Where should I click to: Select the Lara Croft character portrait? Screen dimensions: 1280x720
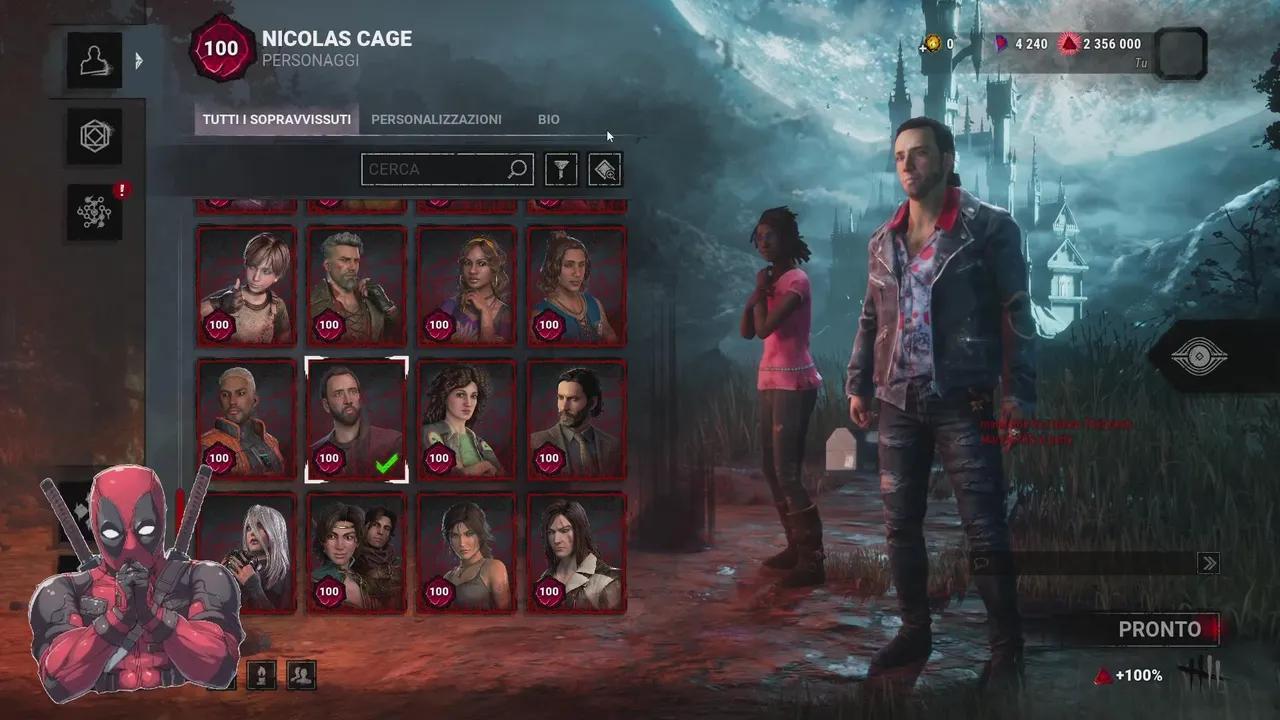pos(466,552)
